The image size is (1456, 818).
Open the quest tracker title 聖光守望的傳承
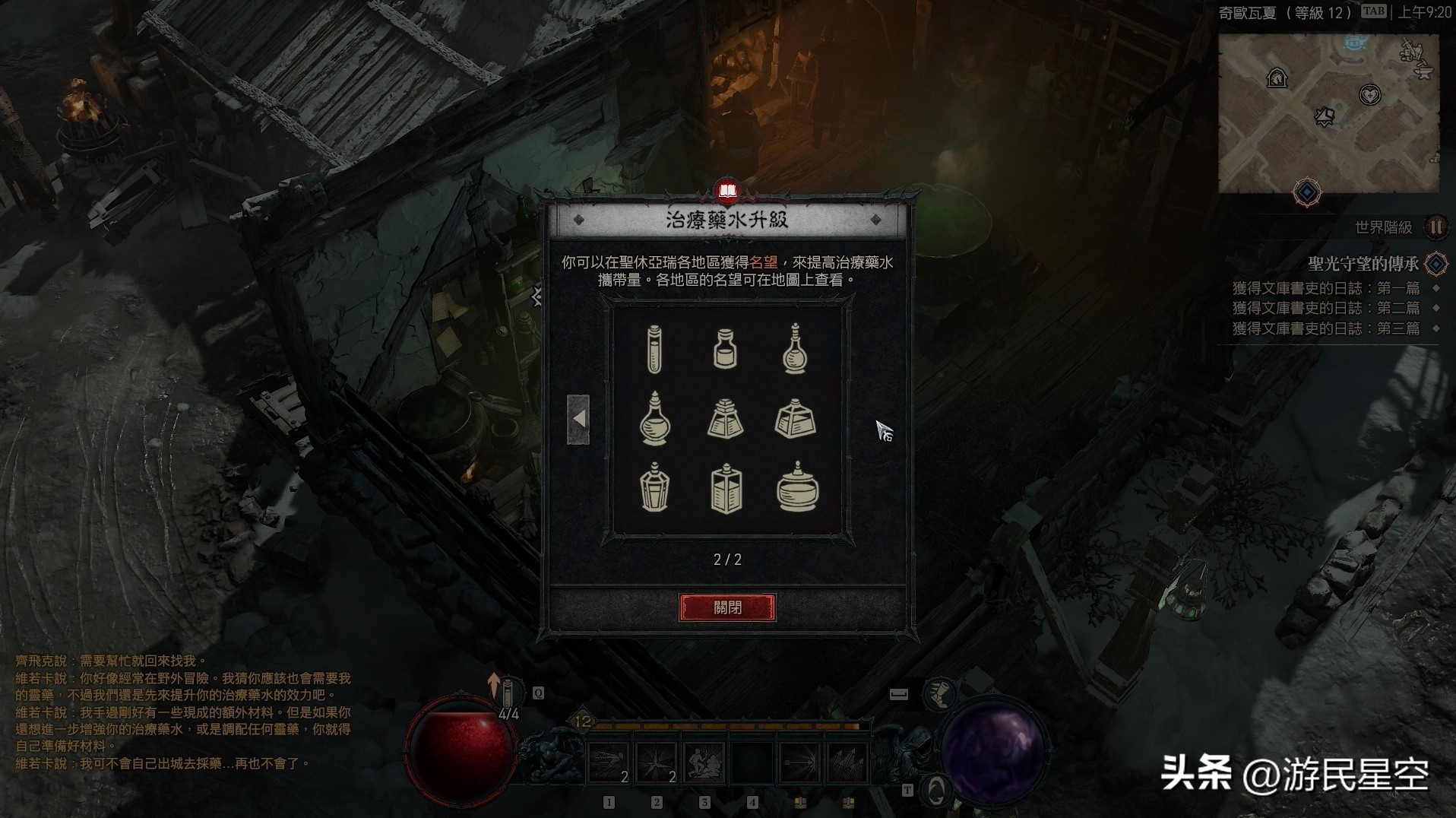[1363, 264]
